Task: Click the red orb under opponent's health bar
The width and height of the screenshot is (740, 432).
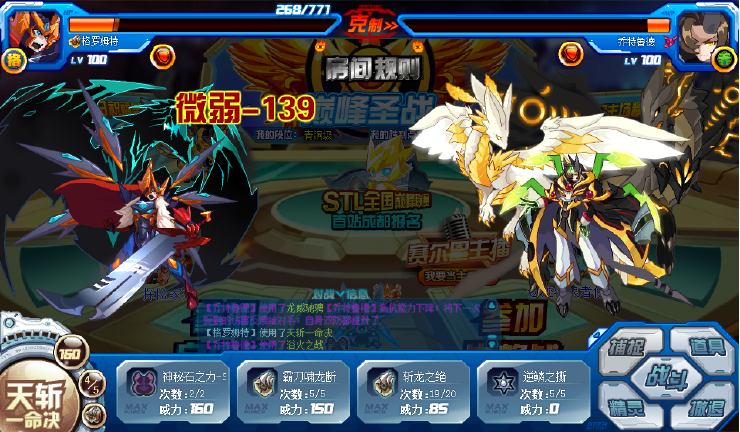Action: 570,52
